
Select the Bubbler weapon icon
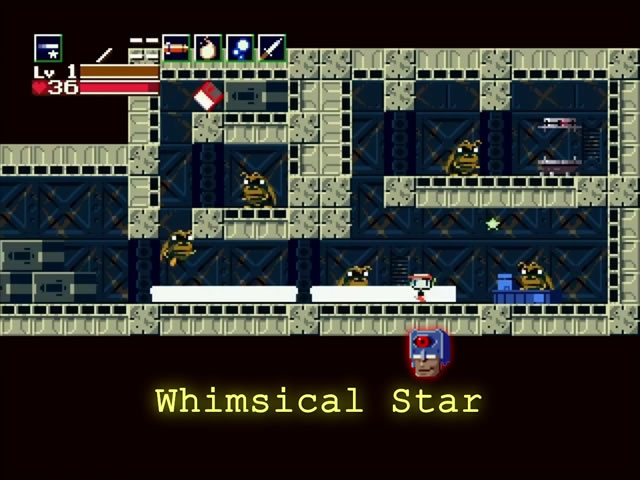(239, 47)
